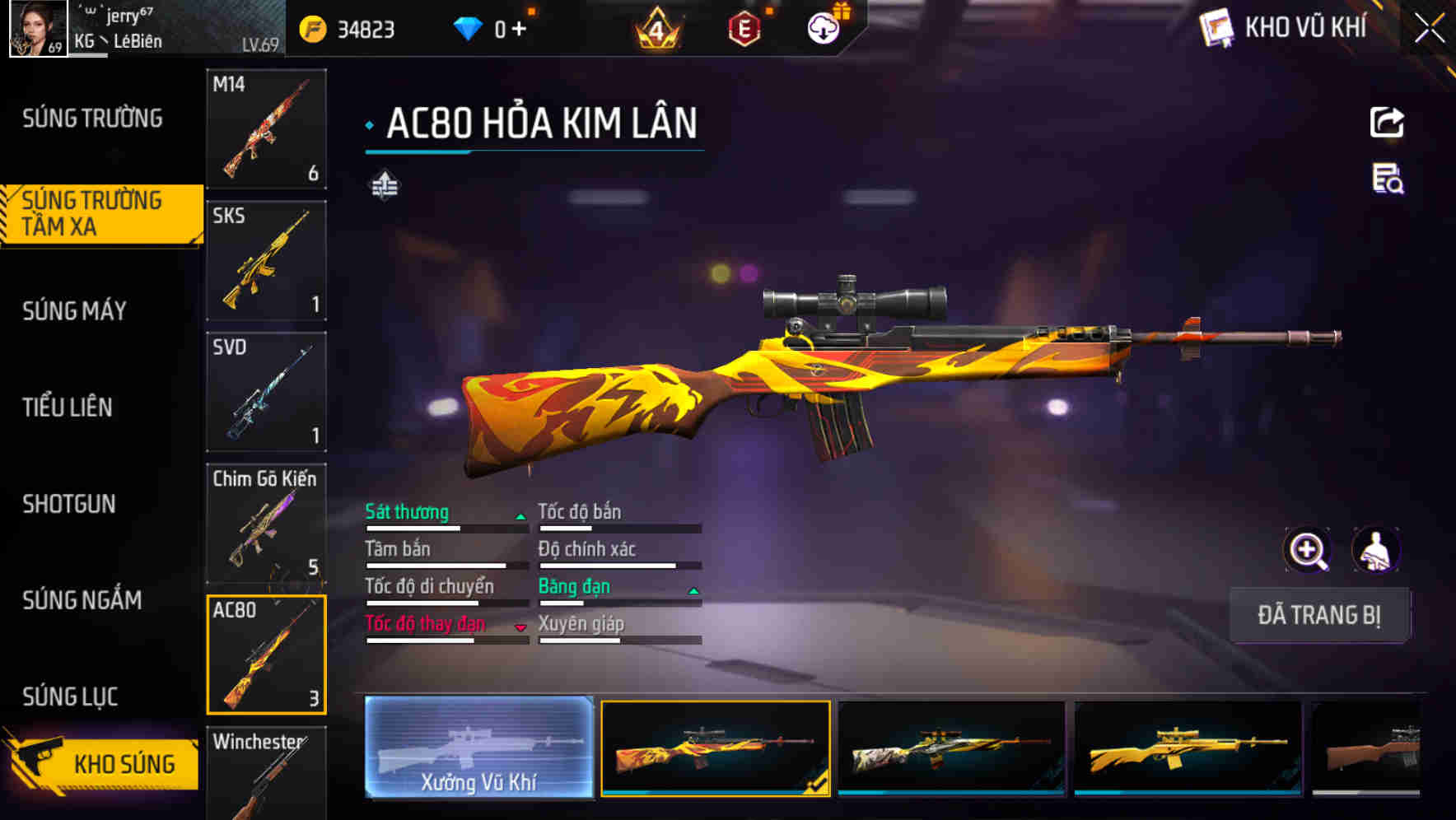Screen dimensions: 1456x820
Task: Show the Súng Ngắm category
Action: pos(82,600)
